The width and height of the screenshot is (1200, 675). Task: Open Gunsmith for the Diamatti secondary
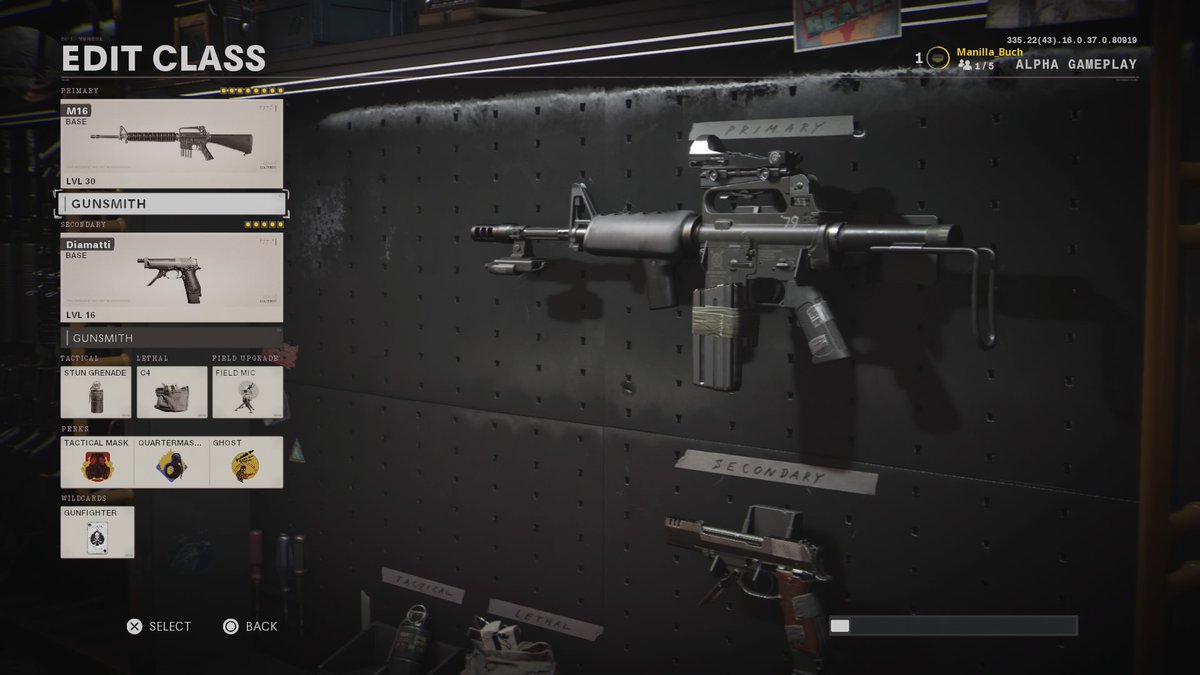172,338
